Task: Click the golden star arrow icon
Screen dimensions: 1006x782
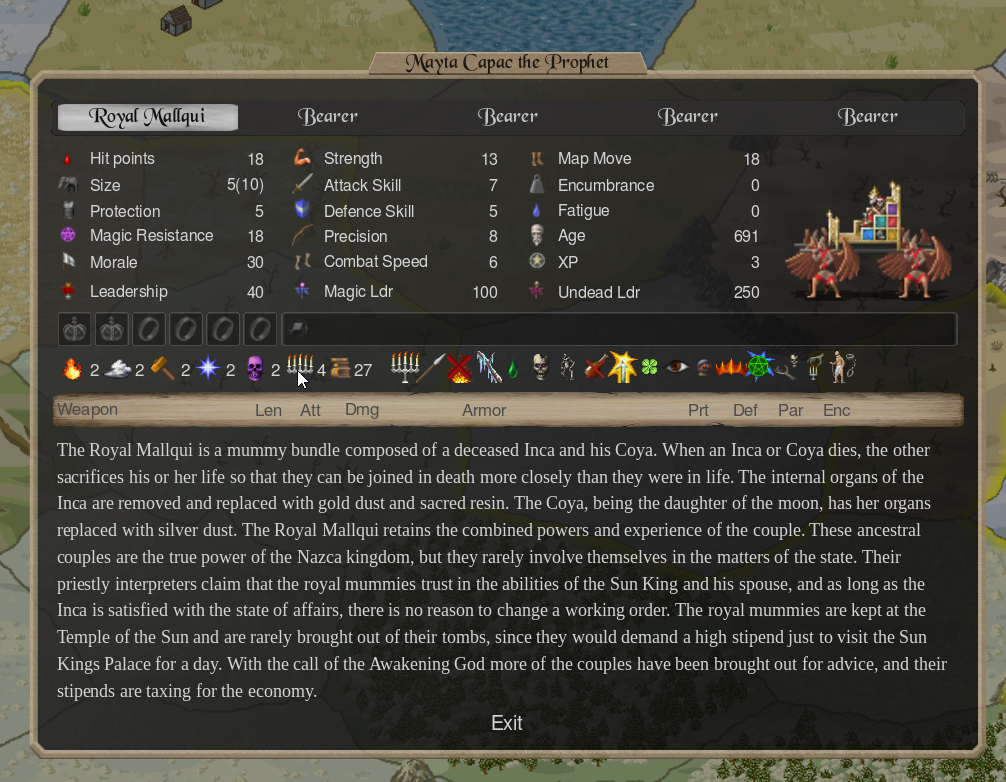Action: pyautogui.click(x=623, y=368)
